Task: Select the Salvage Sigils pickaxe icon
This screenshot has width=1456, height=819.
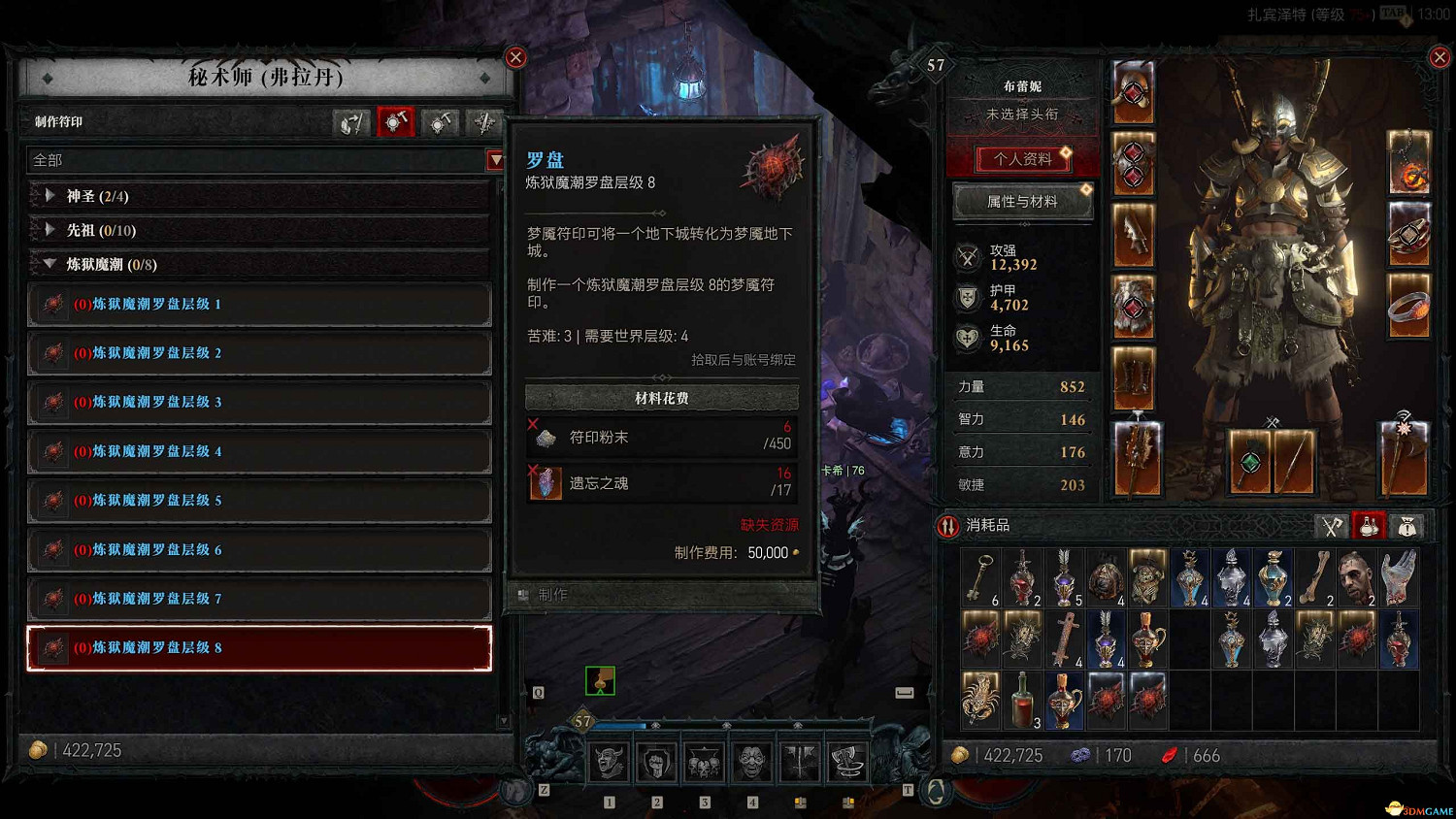Action: pyautogui.click(x=440, y=122)
